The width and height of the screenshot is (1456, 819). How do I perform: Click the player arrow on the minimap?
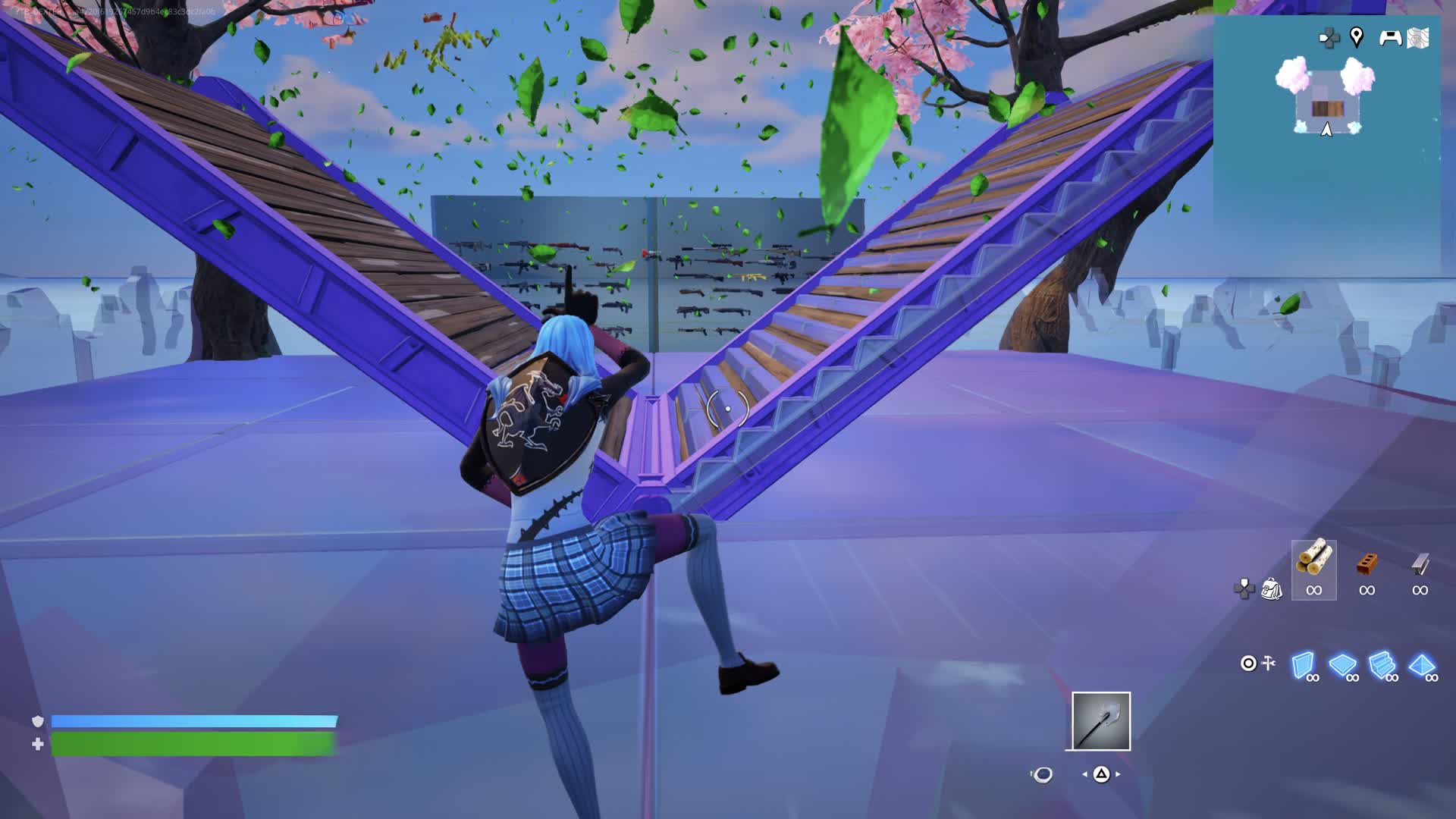click(x=1326, y=130)
